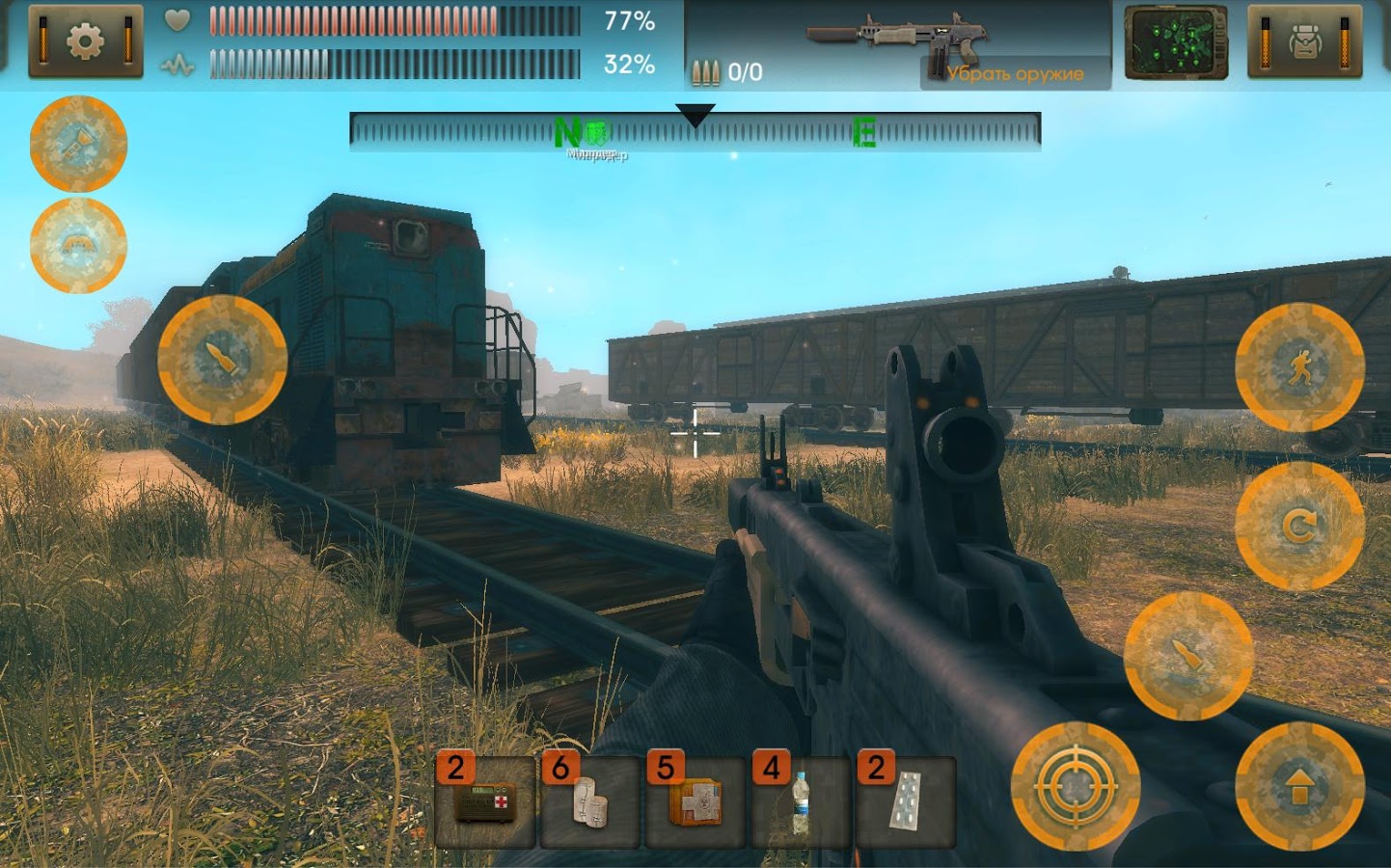Screen dimensions: 1391x868
Task: Take pills from the blister pack slot
Action: (x=905, y=801)
